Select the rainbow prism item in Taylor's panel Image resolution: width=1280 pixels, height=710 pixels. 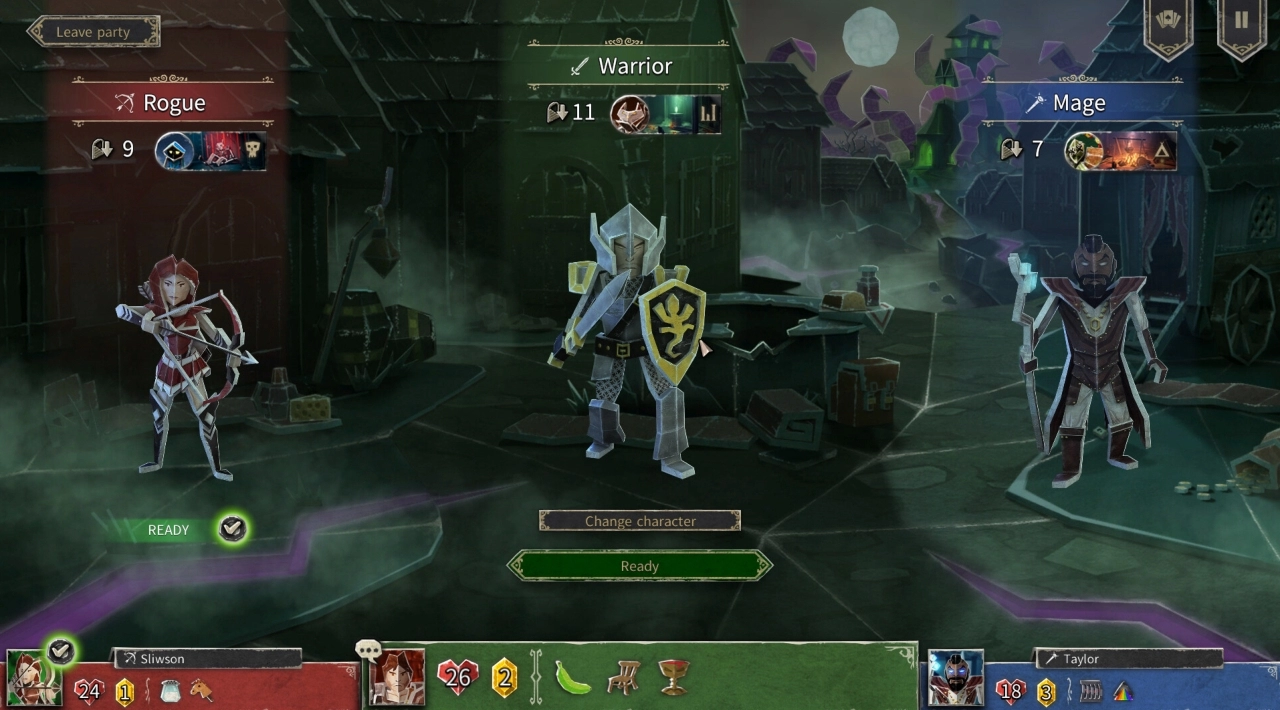point(1124,691)
